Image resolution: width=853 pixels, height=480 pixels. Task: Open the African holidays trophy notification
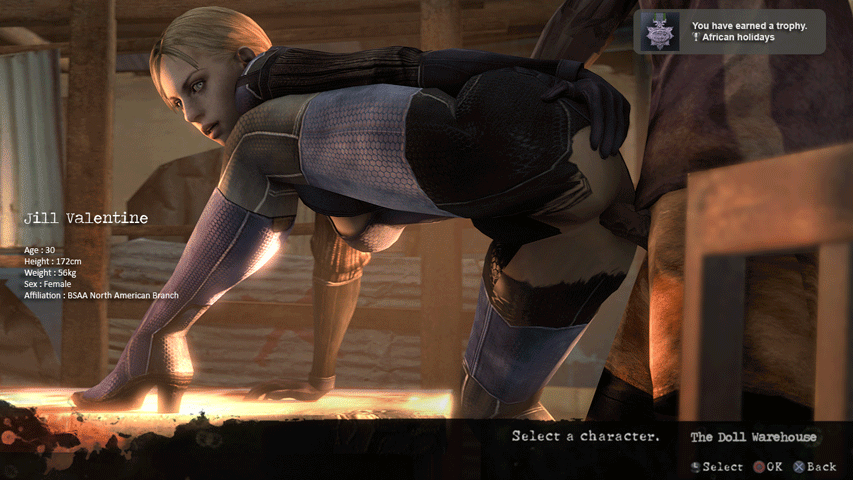tap(729, 32)
